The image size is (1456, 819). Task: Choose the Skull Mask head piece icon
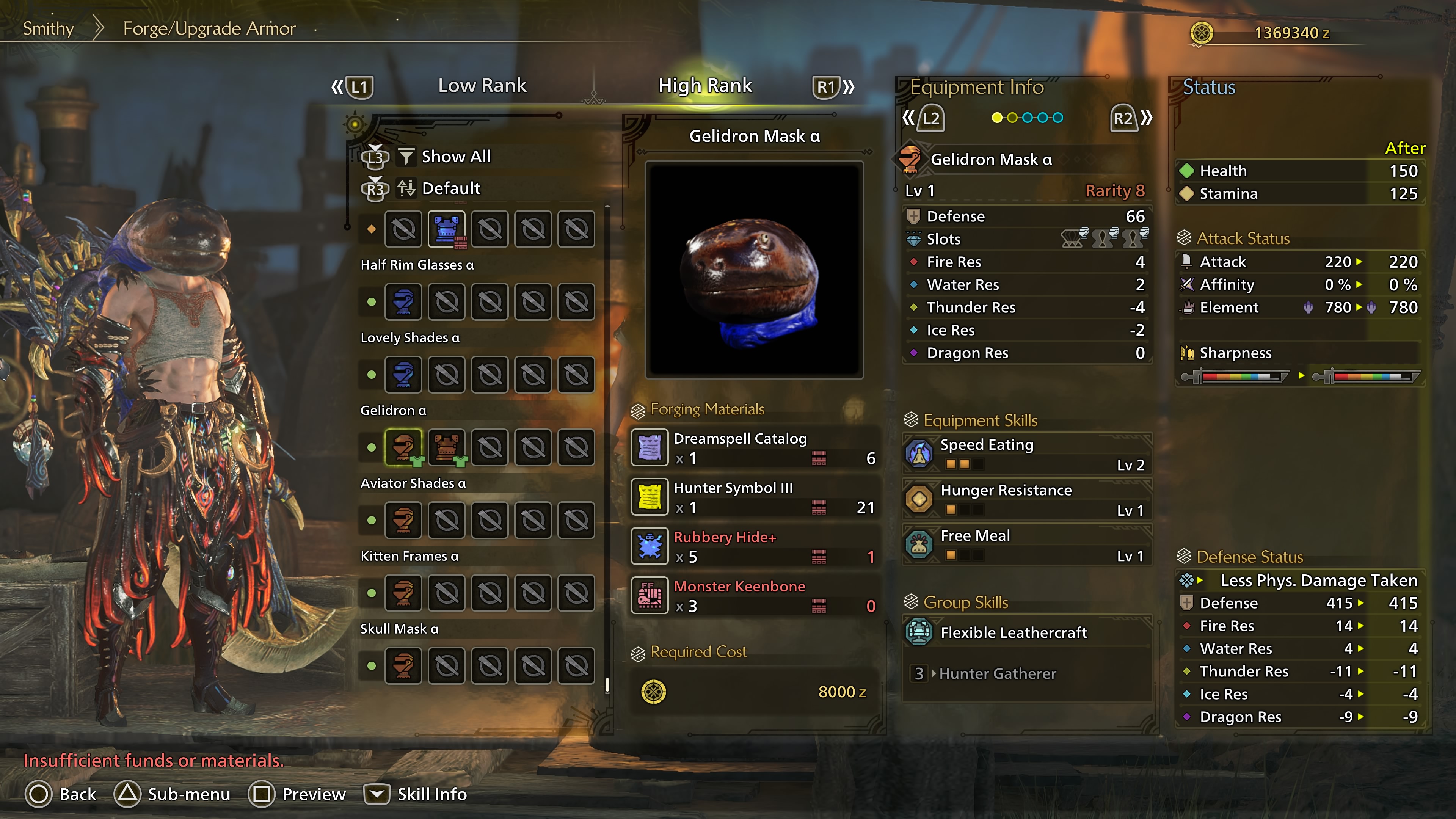[x=403, y=666]
